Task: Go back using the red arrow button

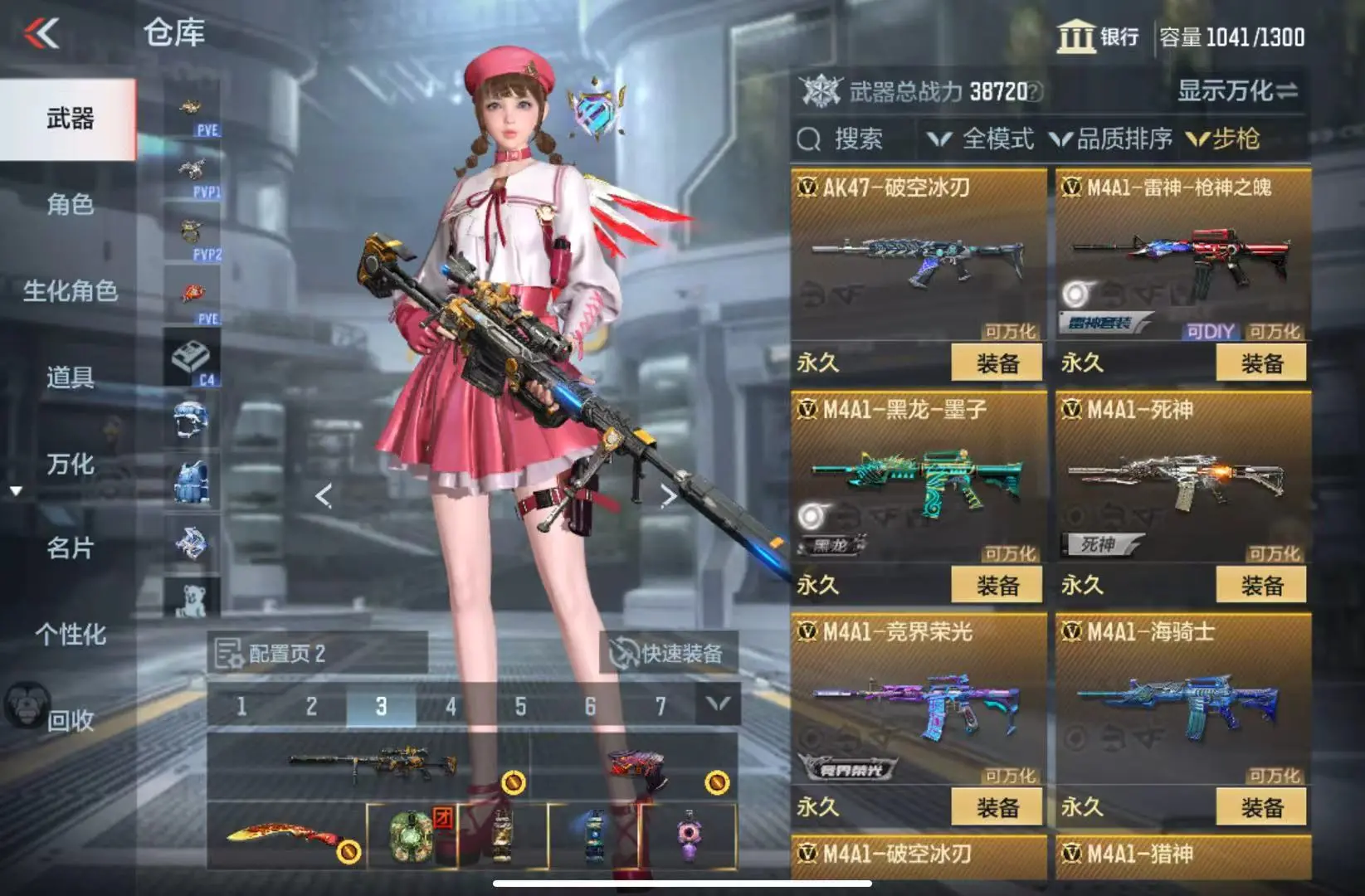Action: coord(41,34)
